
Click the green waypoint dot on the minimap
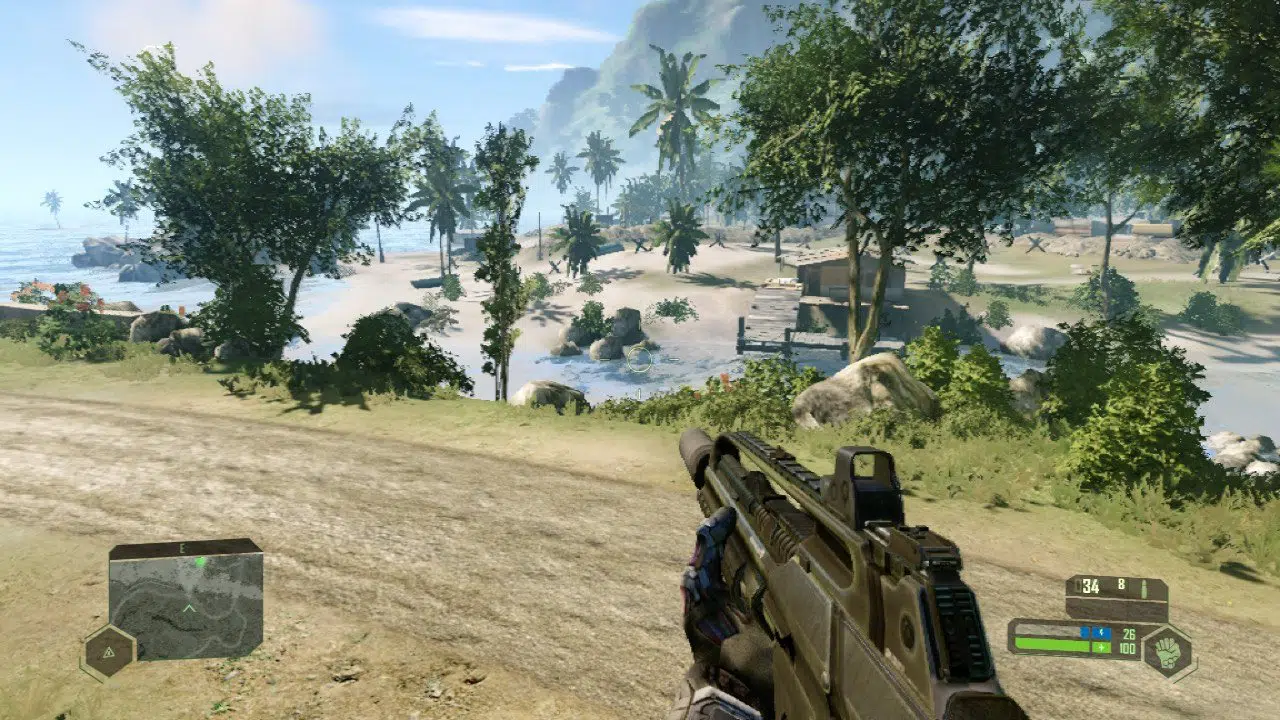(199, 562)
